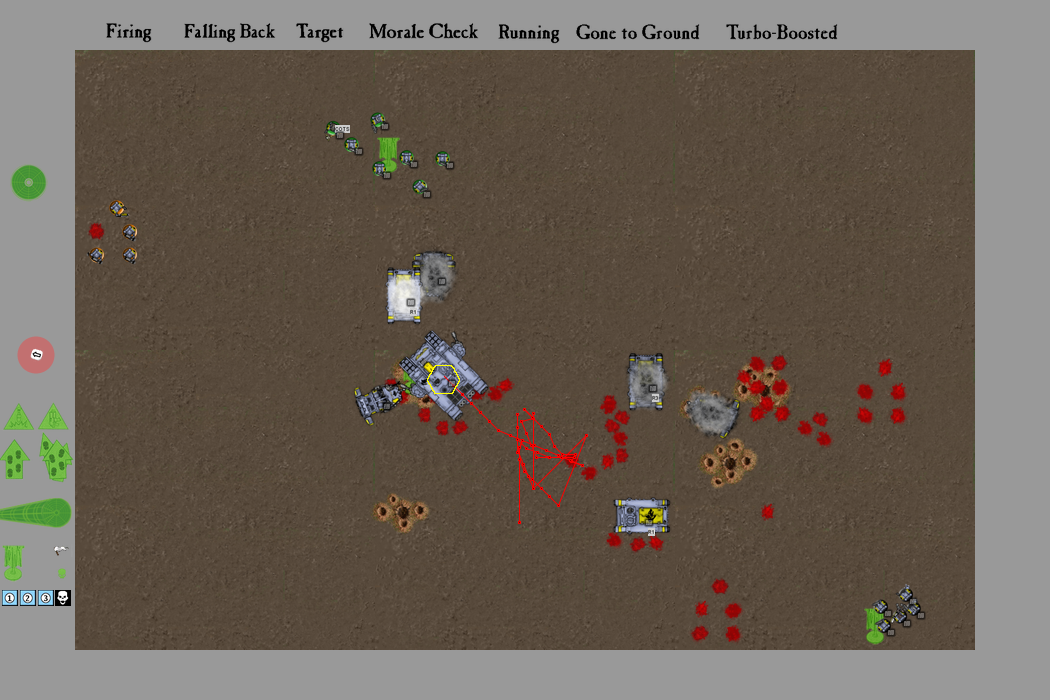Select the Firing status label
Viewport: 1050px width, 700px height.
tap(129, 32)
